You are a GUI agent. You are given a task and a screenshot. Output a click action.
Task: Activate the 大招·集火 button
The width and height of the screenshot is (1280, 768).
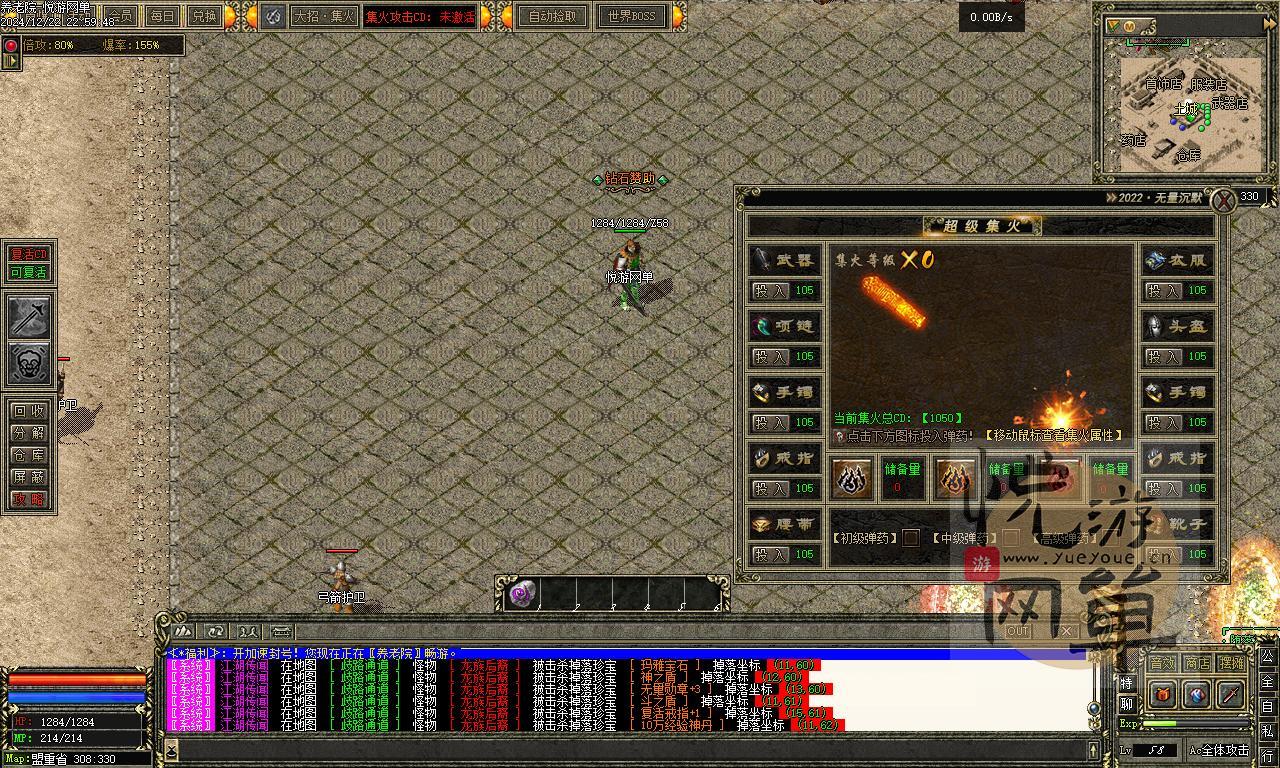tap(324, 16)
